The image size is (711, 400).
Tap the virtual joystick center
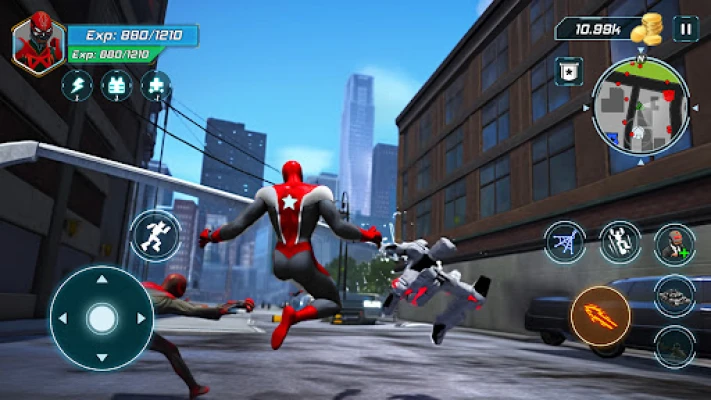101,318
